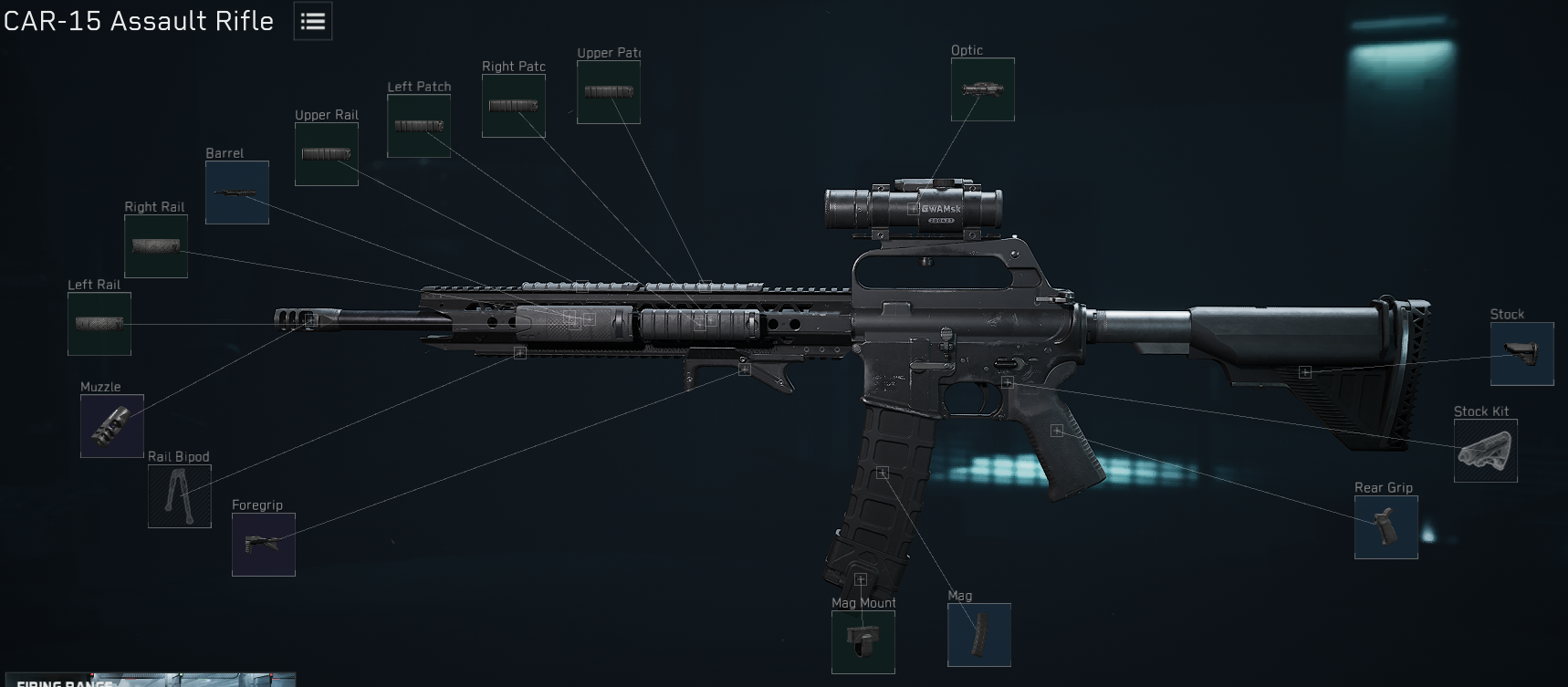Viewport: 1568px width, 687px height.
Task: Choose the Rear Grip slot
Action: click(x=1385, y=527)
